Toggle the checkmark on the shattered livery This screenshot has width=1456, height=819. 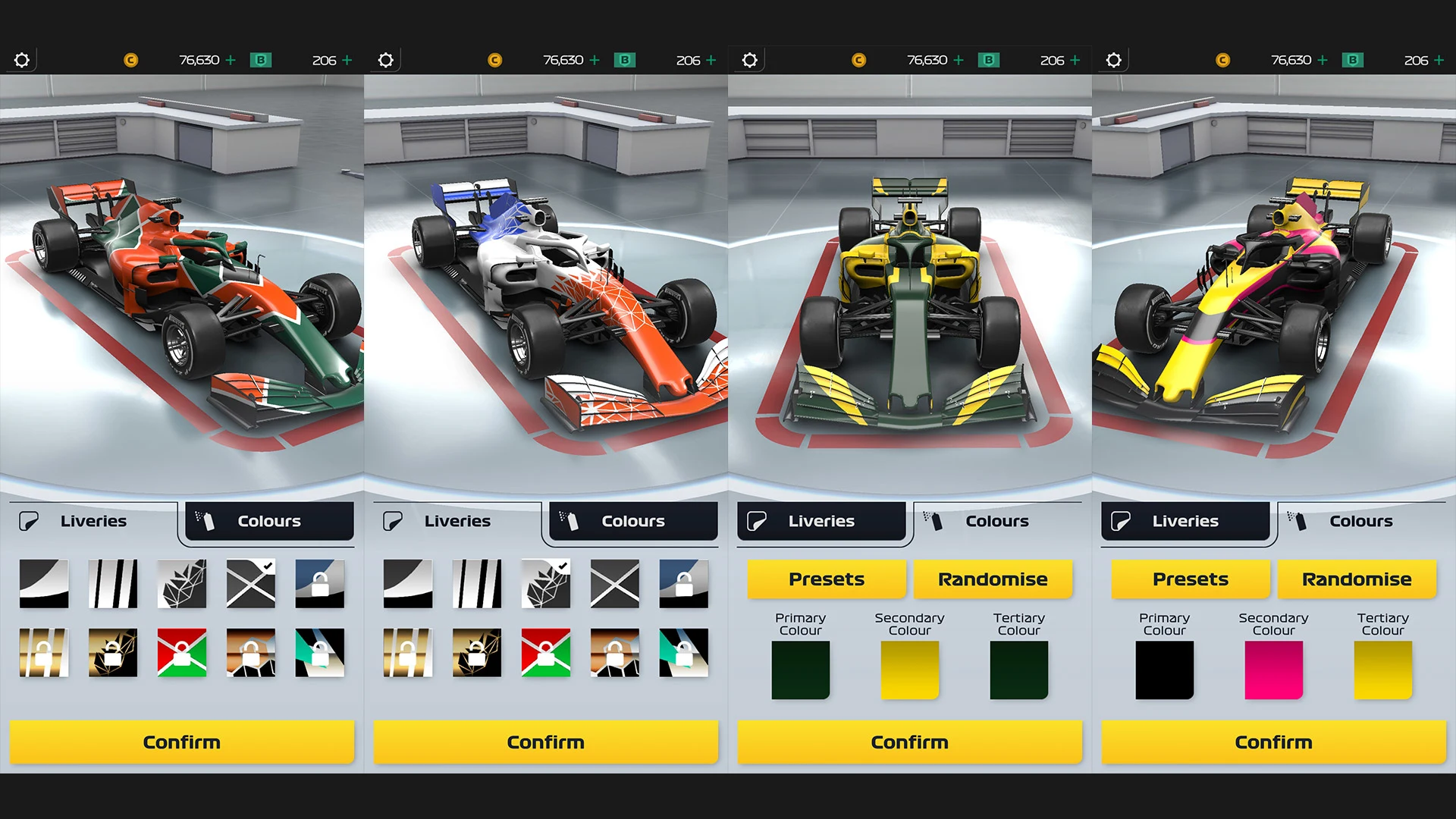pos(545,582)
